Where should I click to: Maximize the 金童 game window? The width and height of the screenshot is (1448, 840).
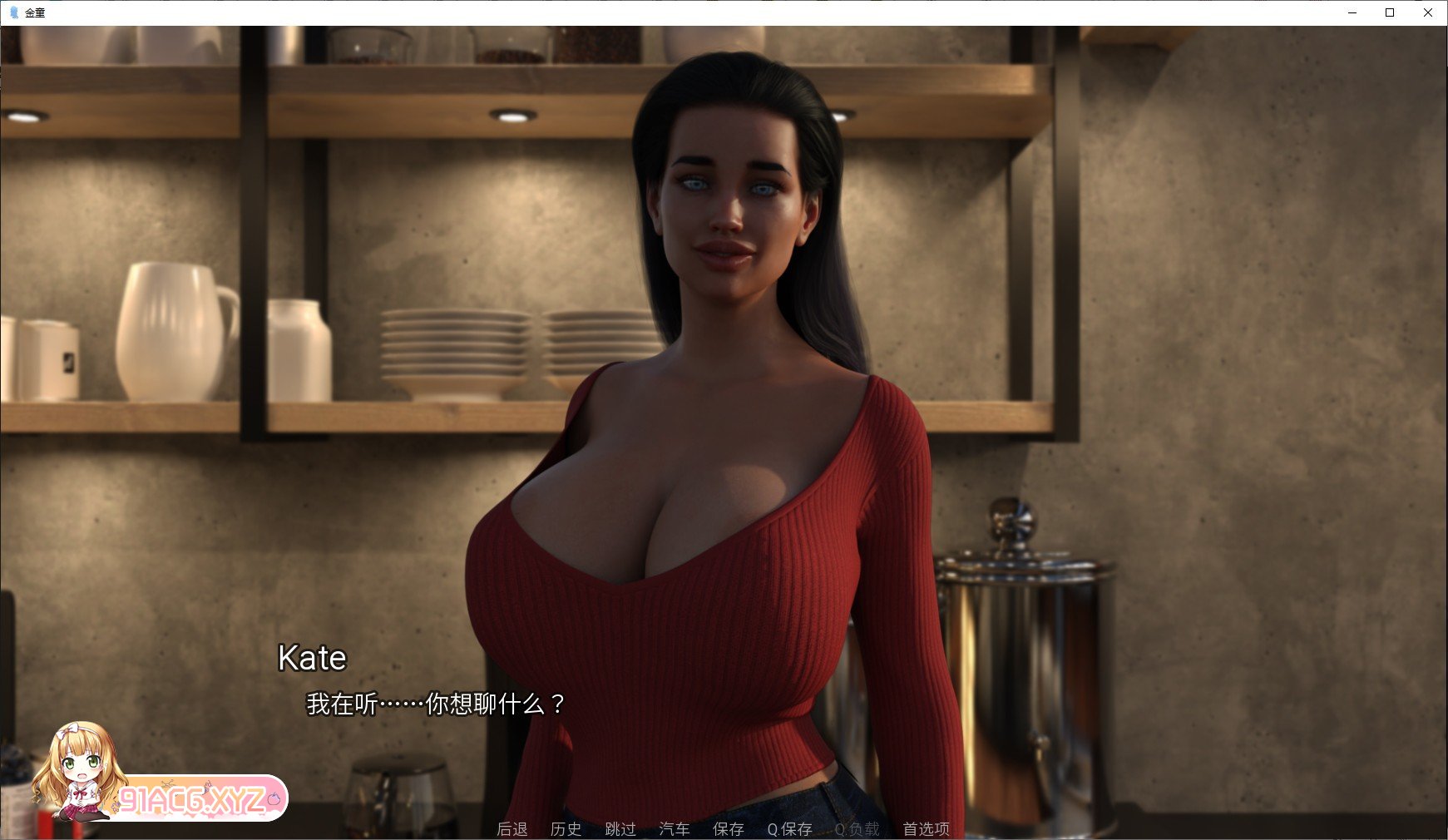click(1389, 12)
